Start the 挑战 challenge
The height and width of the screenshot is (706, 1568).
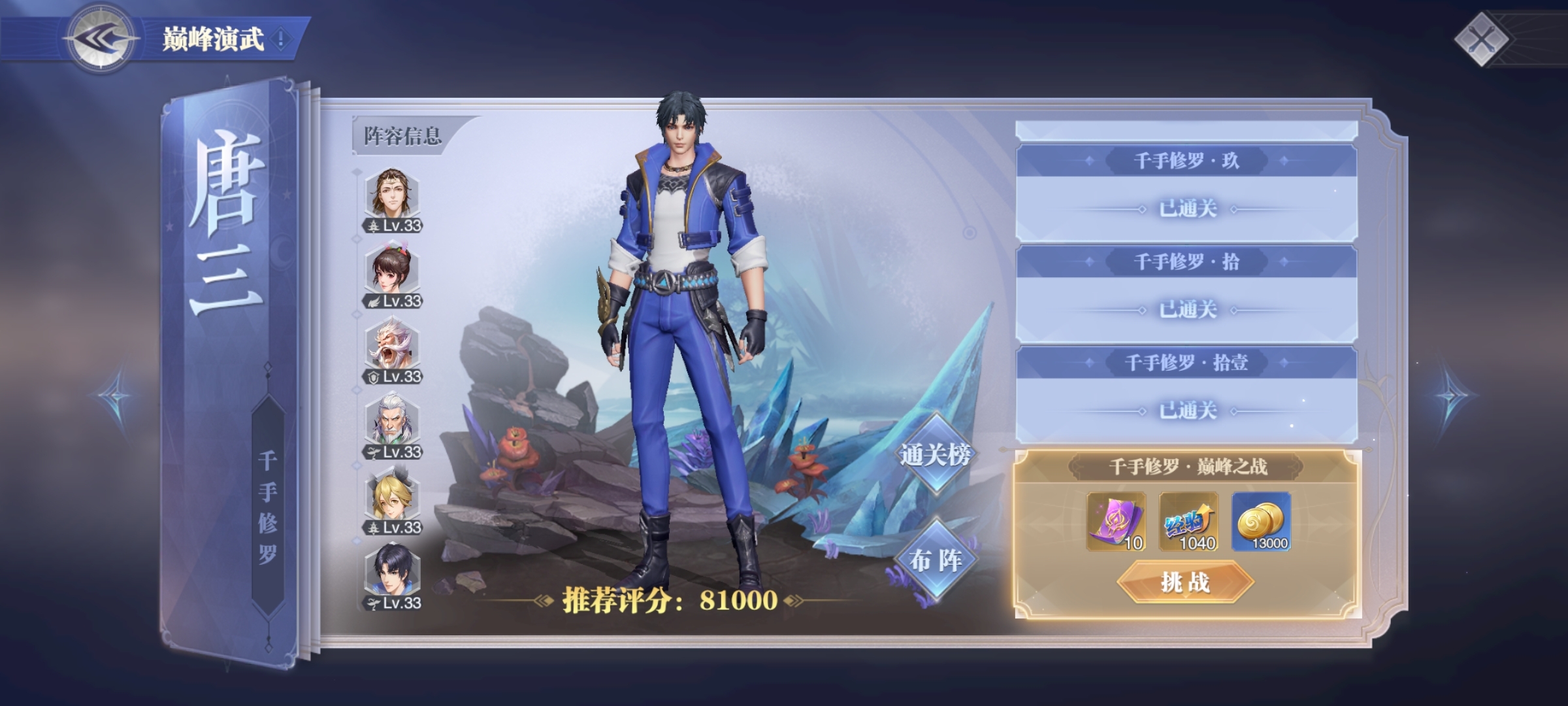(x=1185, y=582)
